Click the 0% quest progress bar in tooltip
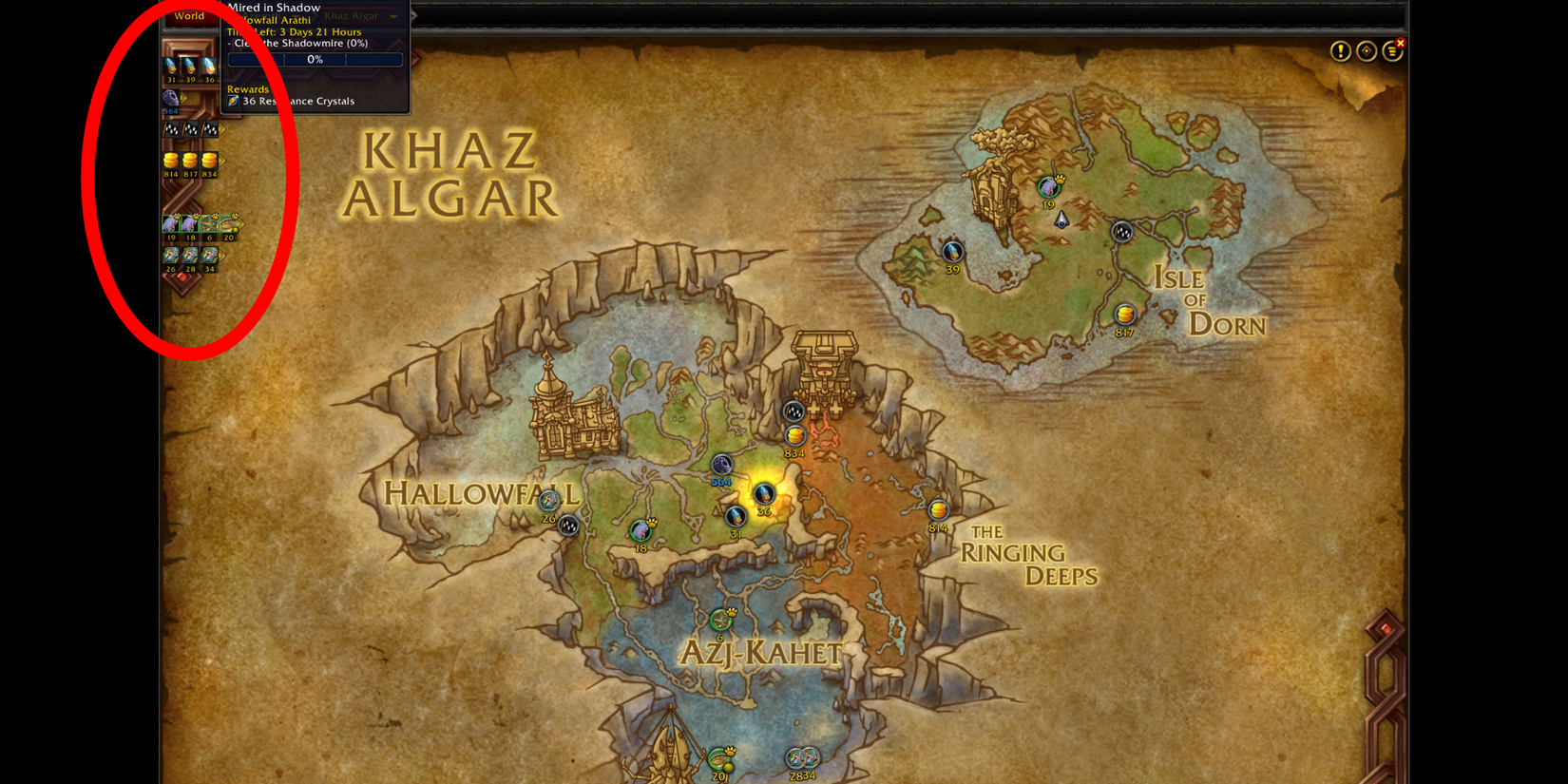 tap(314, 59)
